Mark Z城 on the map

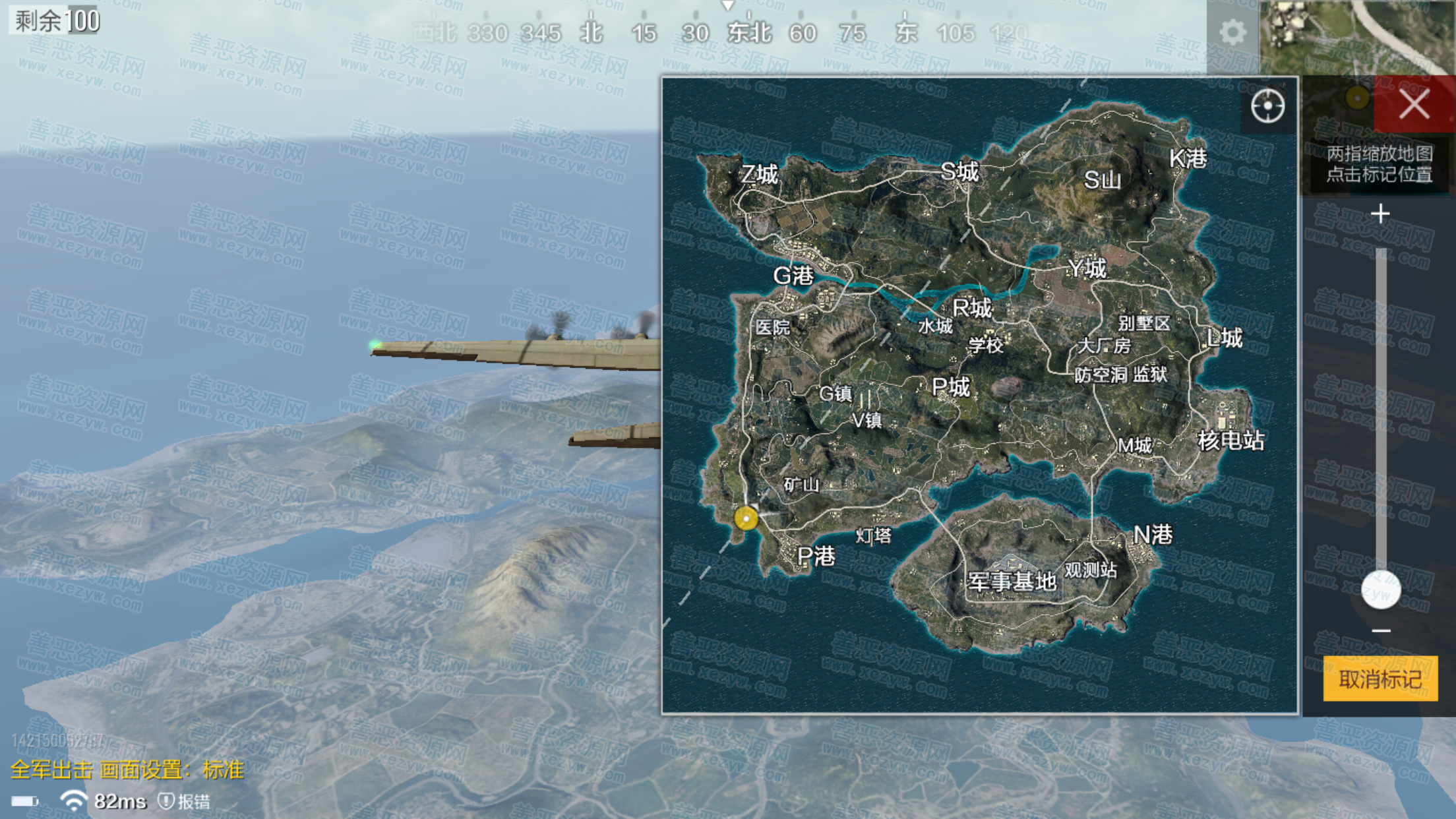pyautogui.click(x=759, y=174)
